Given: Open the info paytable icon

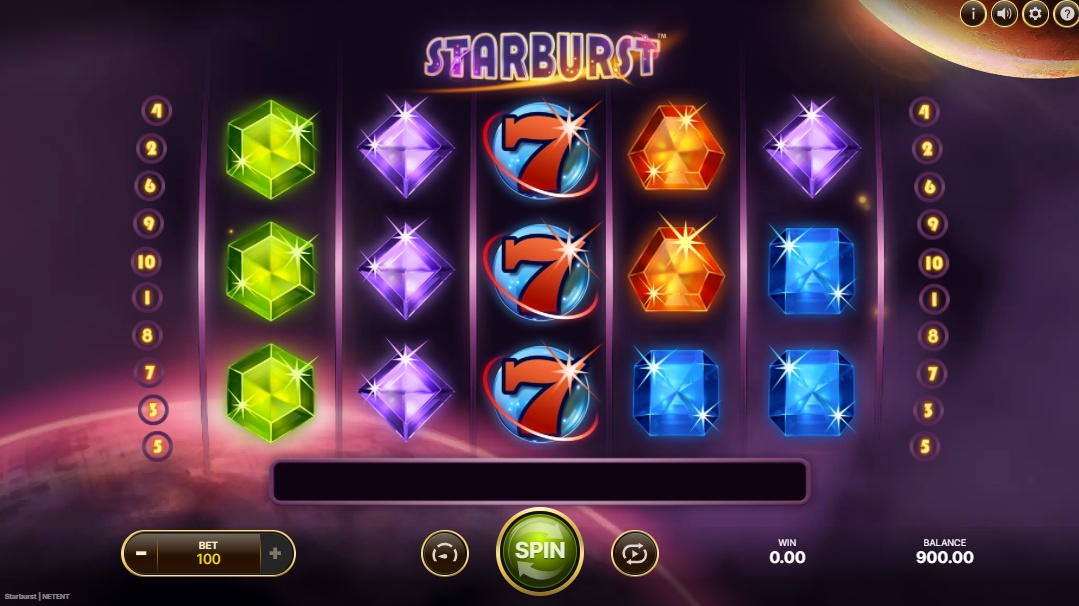Looking at the screenshot, I should click(972, 13).
